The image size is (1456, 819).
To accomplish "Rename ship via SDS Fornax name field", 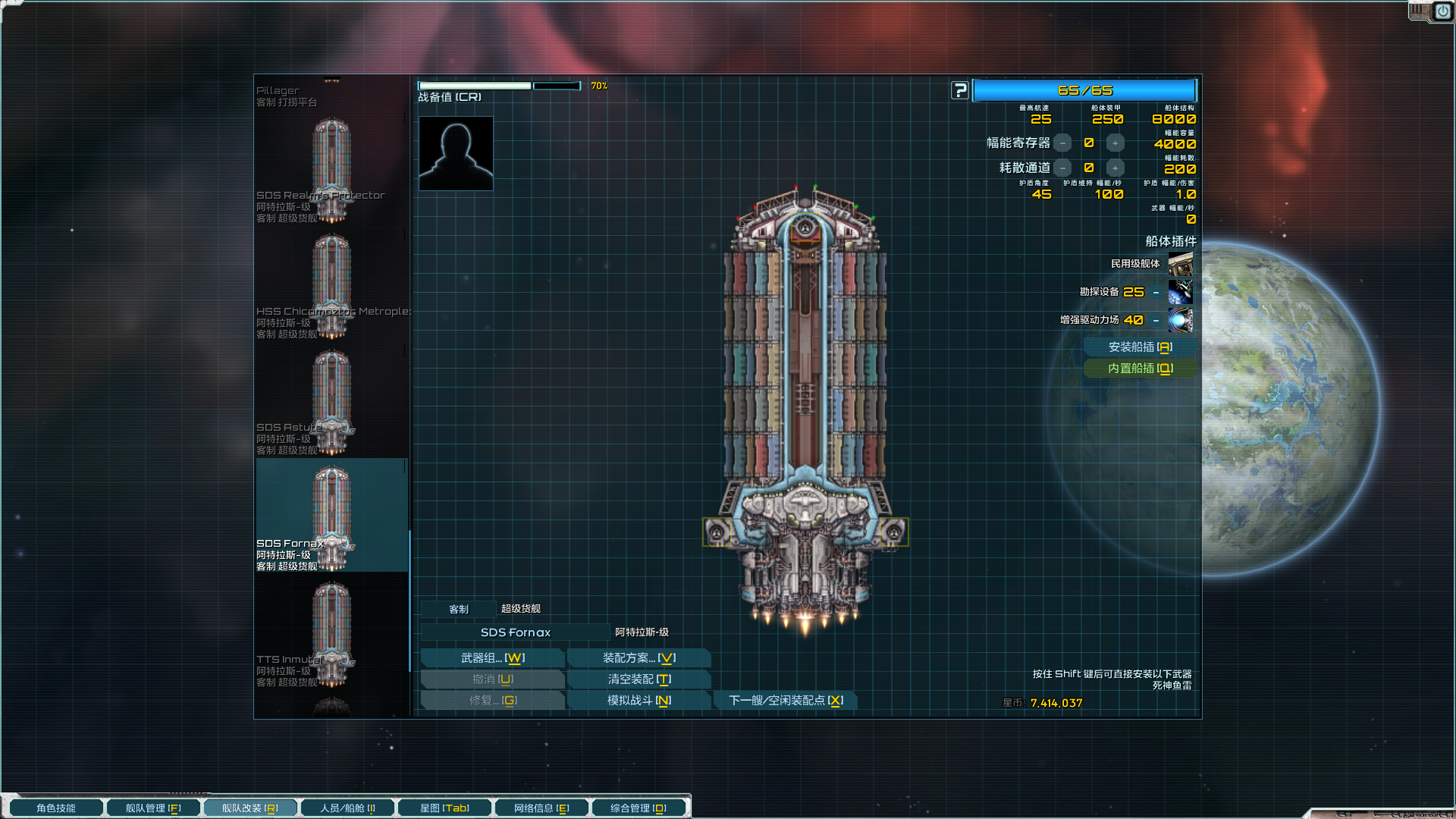I will coord(515,632).
